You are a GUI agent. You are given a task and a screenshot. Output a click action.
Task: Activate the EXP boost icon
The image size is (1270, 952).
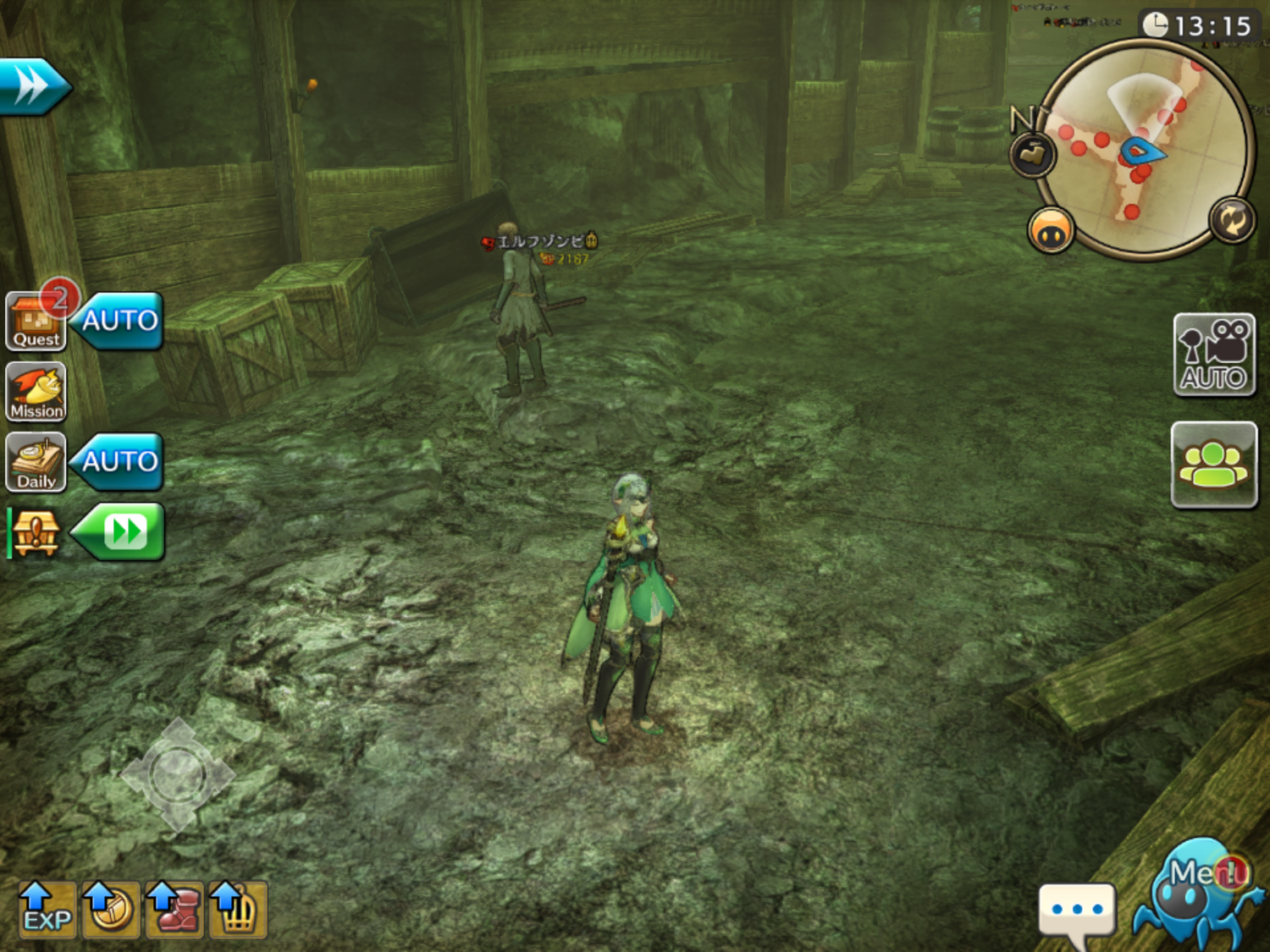[47, 910]
